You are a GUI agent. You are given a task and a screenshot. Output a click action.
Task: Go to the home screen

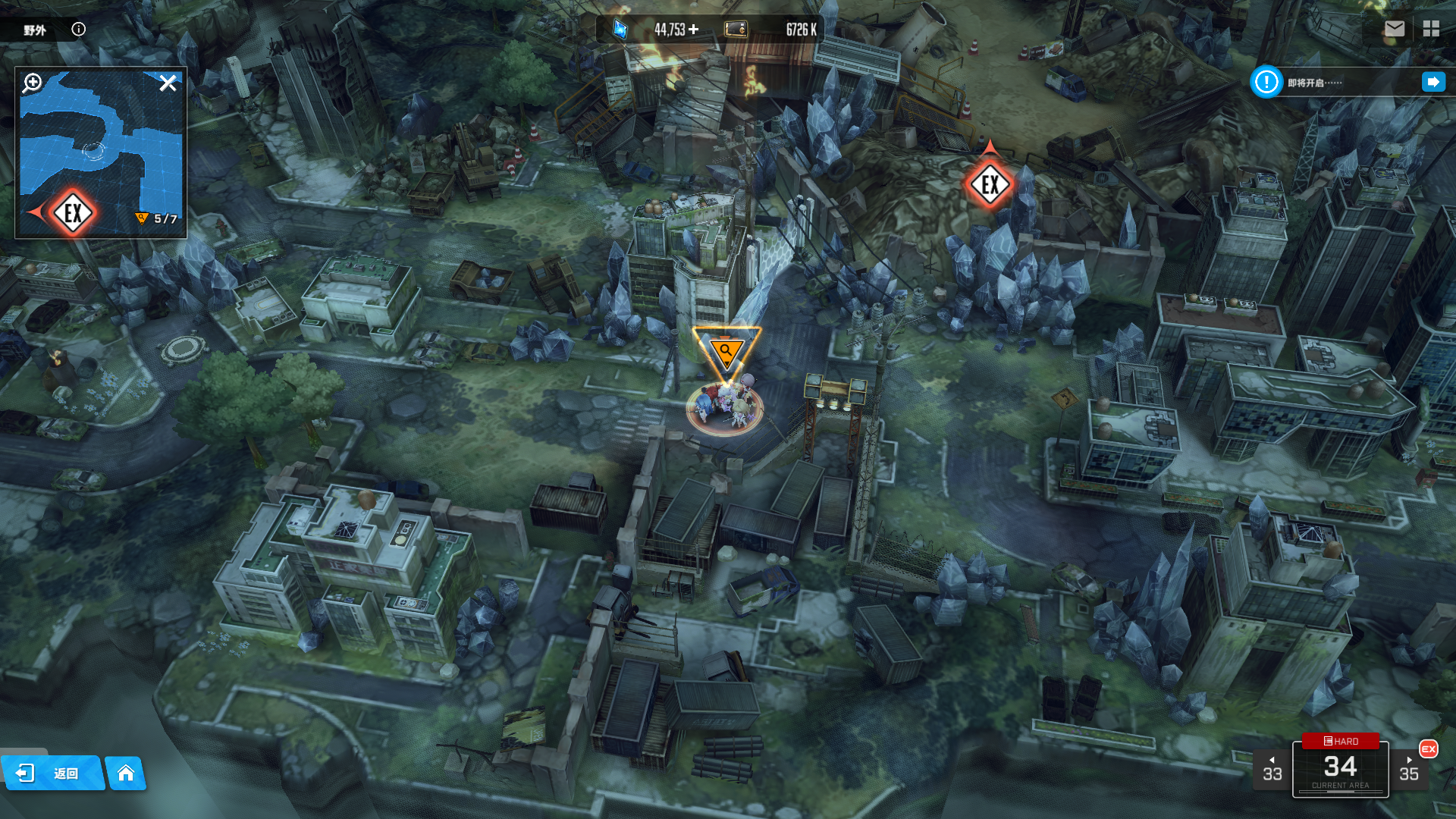pos(125,773)
